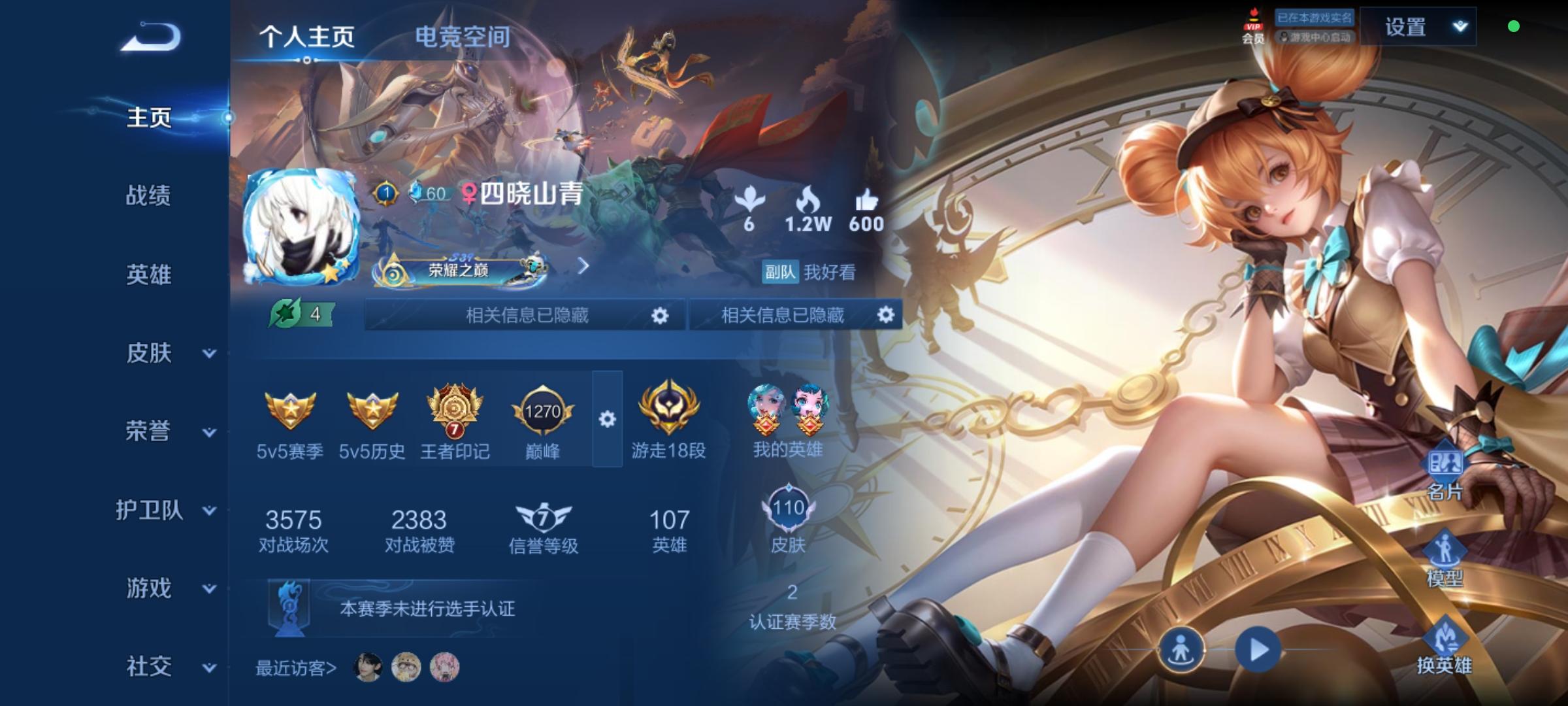
Task: Switch to the 电竞空间 tab
Action: point(465,37)
